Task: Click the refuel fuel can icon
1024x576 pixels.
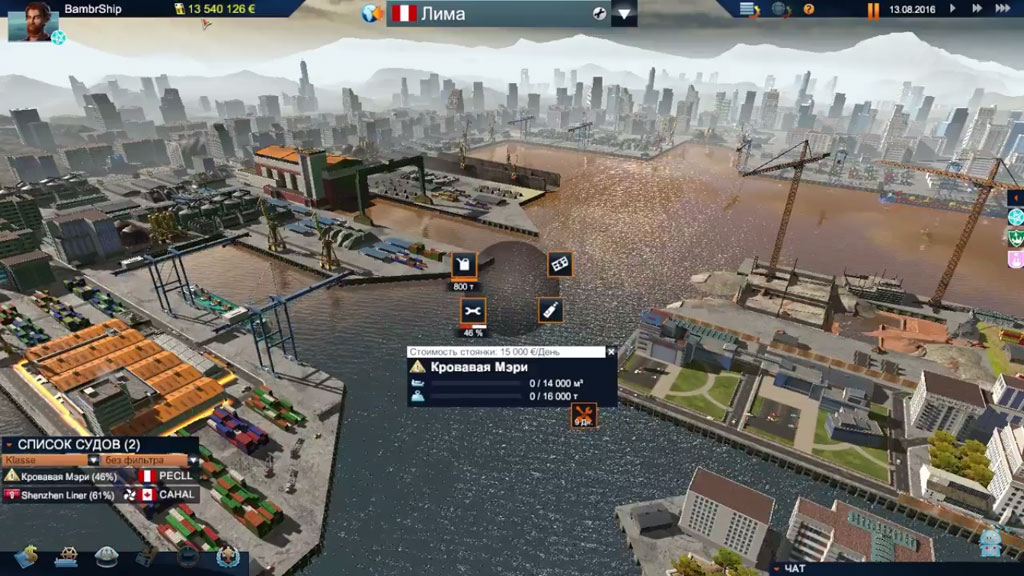Action: (x=464, y=265)
